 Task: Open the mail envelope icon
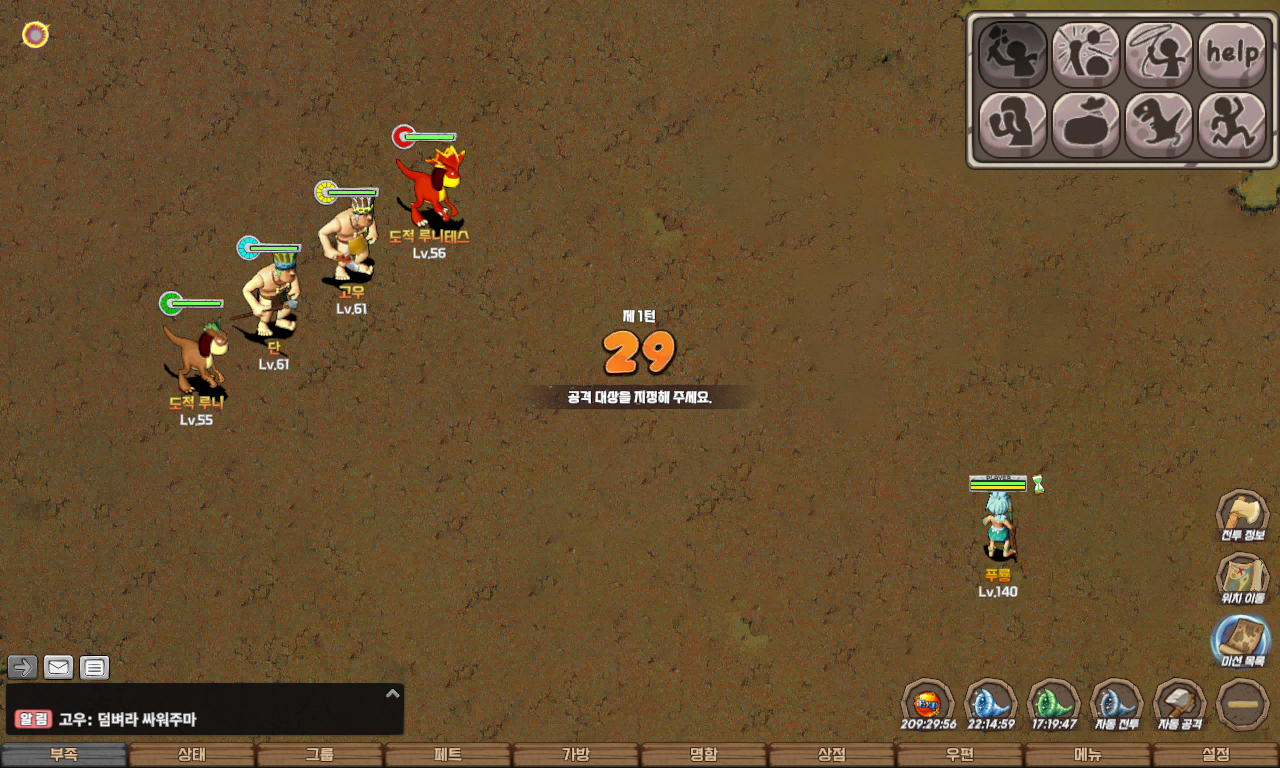(59, 667)
